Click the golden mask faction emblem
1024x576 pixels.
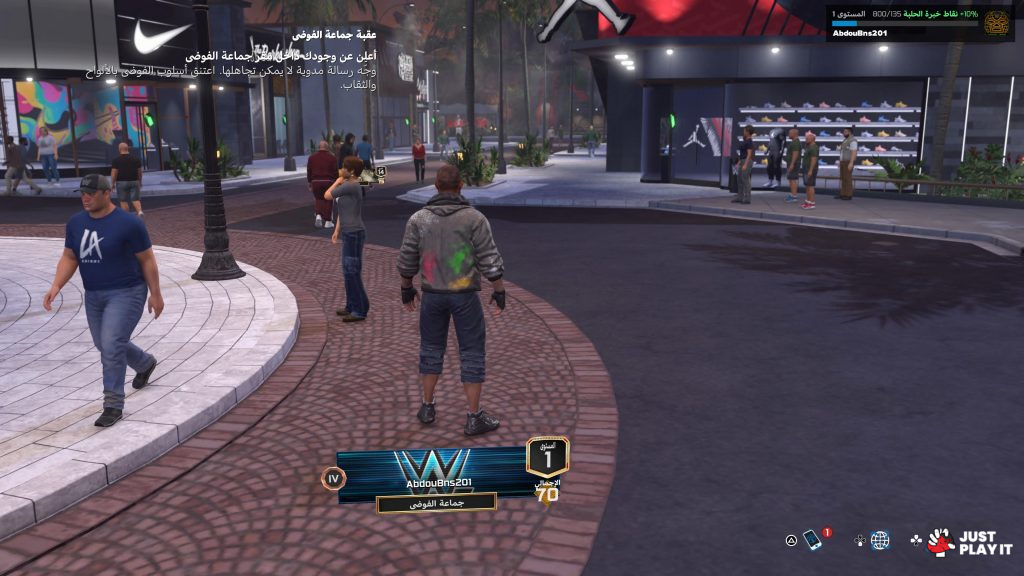pos(996,22)
